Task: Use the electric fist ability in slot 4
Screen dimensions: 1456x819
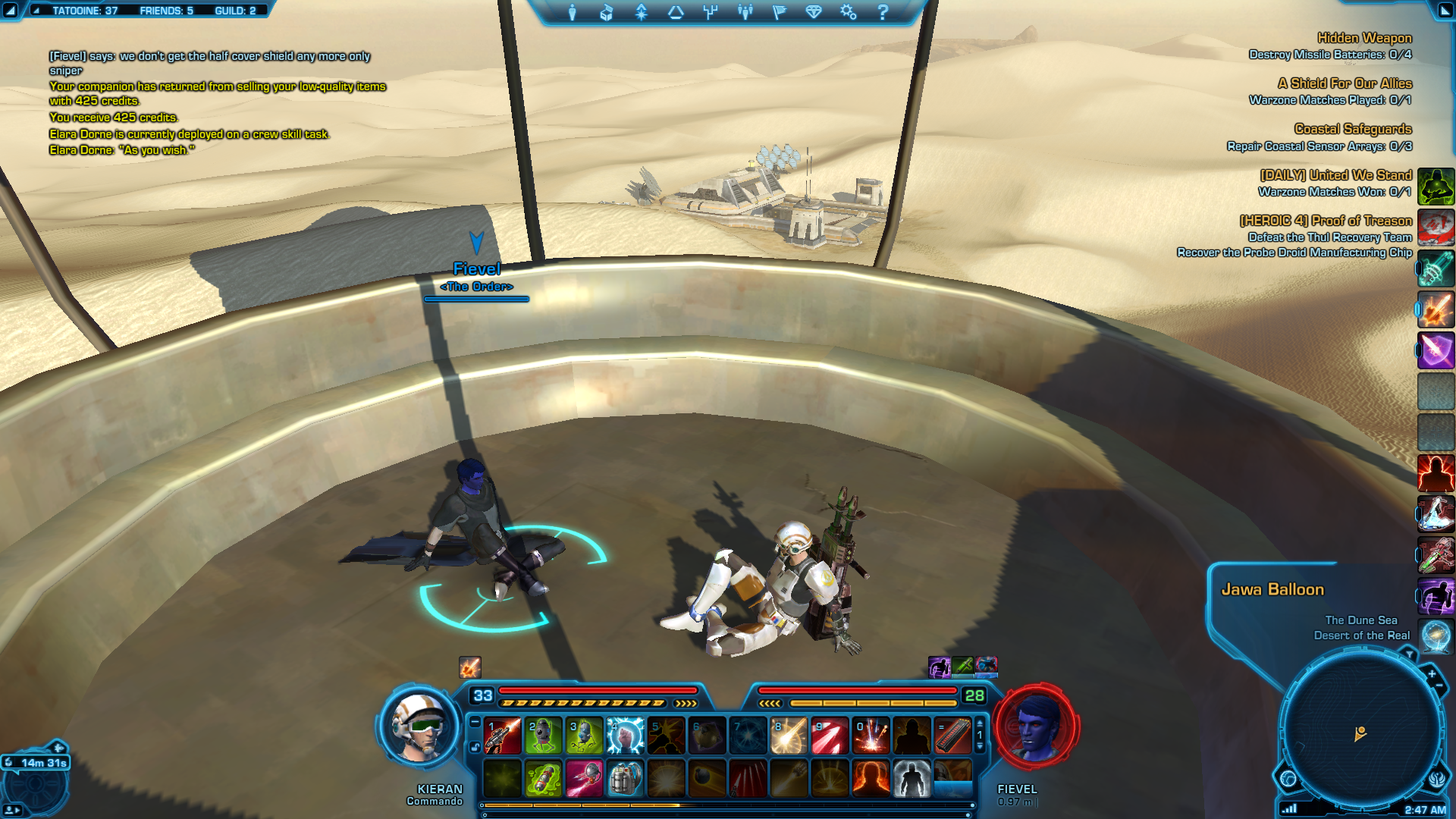Action: [x=625, y=736]
